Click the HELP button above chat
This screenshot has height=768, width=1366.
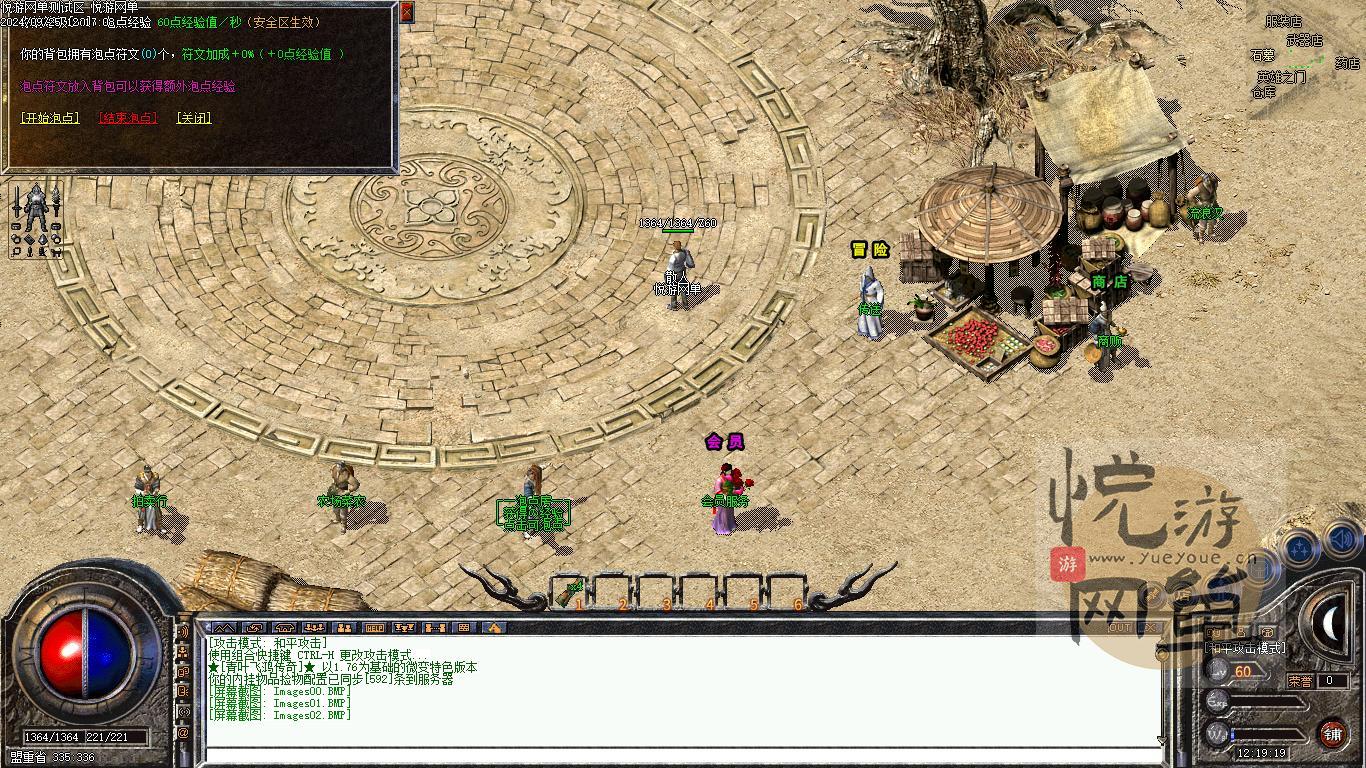tap(375, 628)
